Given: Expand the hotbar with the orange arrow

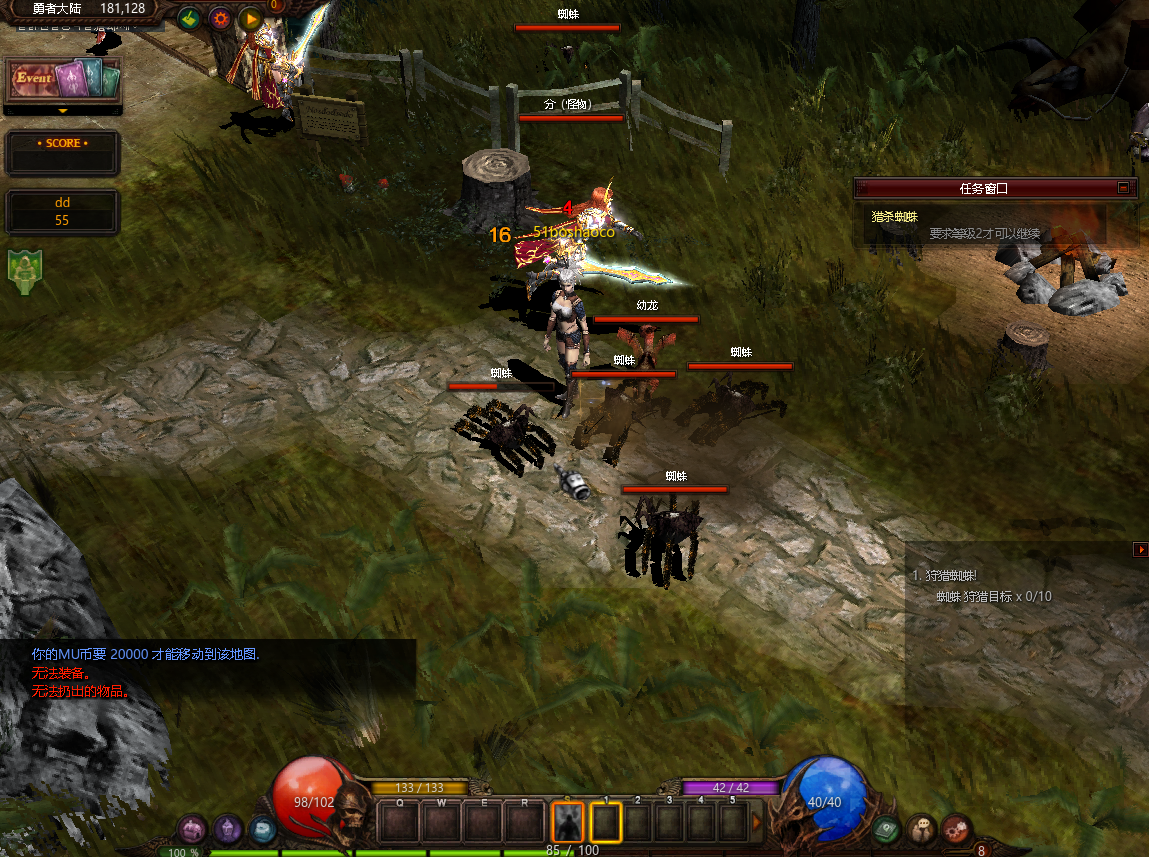Looking at the screenshot, I should click(757, 822).
